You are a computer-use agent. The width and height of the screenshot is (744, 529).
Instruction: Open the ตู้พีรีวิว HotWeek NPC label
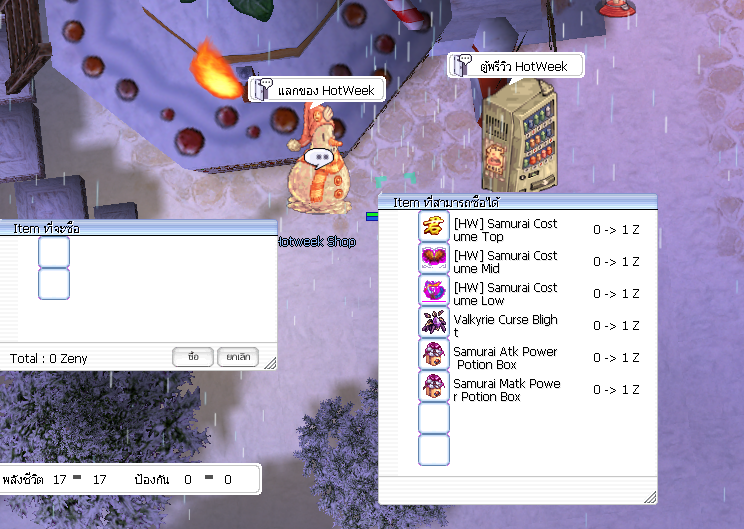(x=514, y=67)
